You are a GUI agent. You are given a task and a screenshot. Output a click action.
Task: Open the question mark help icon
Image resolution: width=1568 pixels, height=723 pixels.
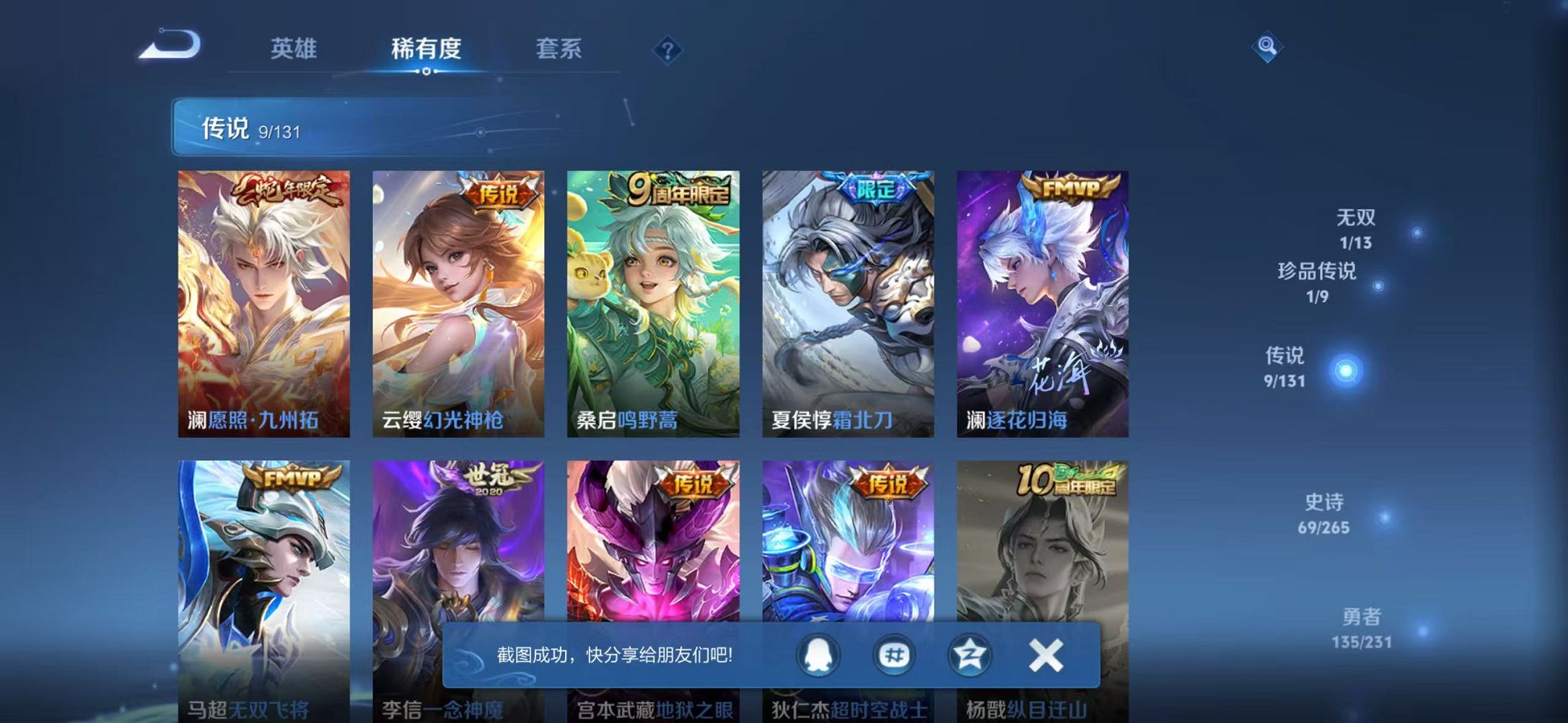tap(667, 49)
